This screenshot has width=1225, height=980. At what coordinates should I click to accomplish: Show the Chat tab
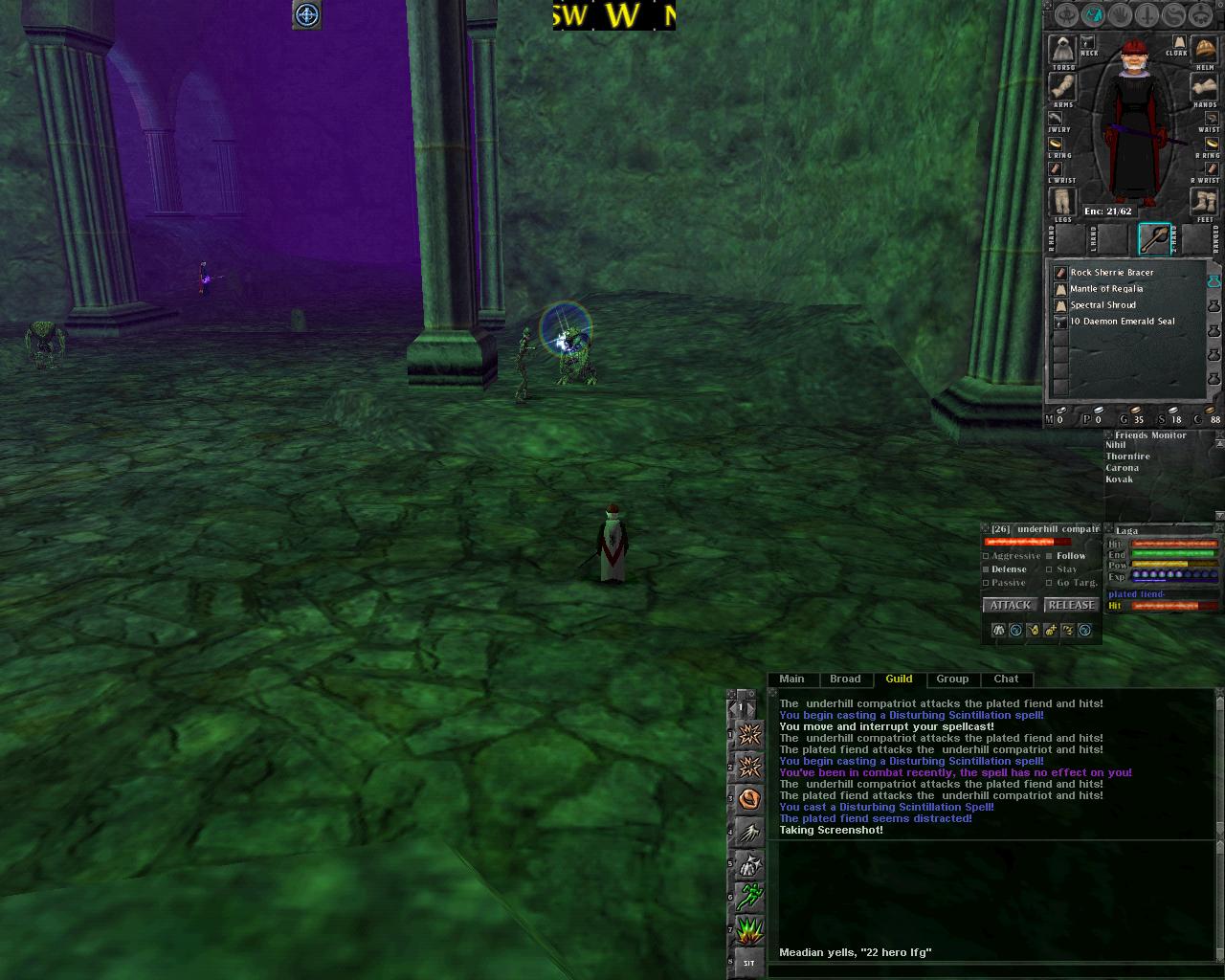1006,679
